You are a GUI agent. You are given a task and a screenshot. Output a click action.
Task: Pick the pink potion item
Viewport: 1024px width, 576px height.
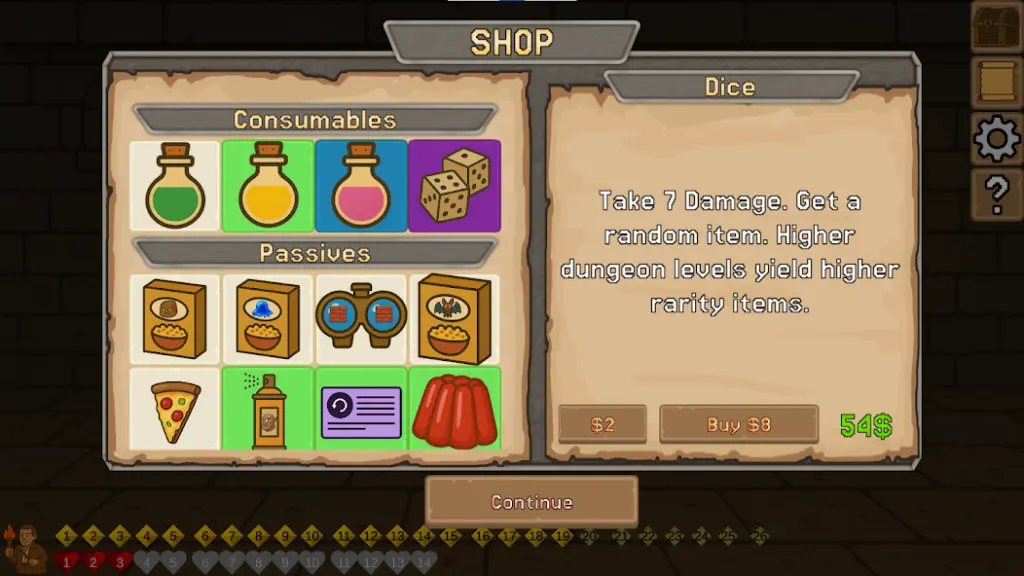(x=361, y=186)
